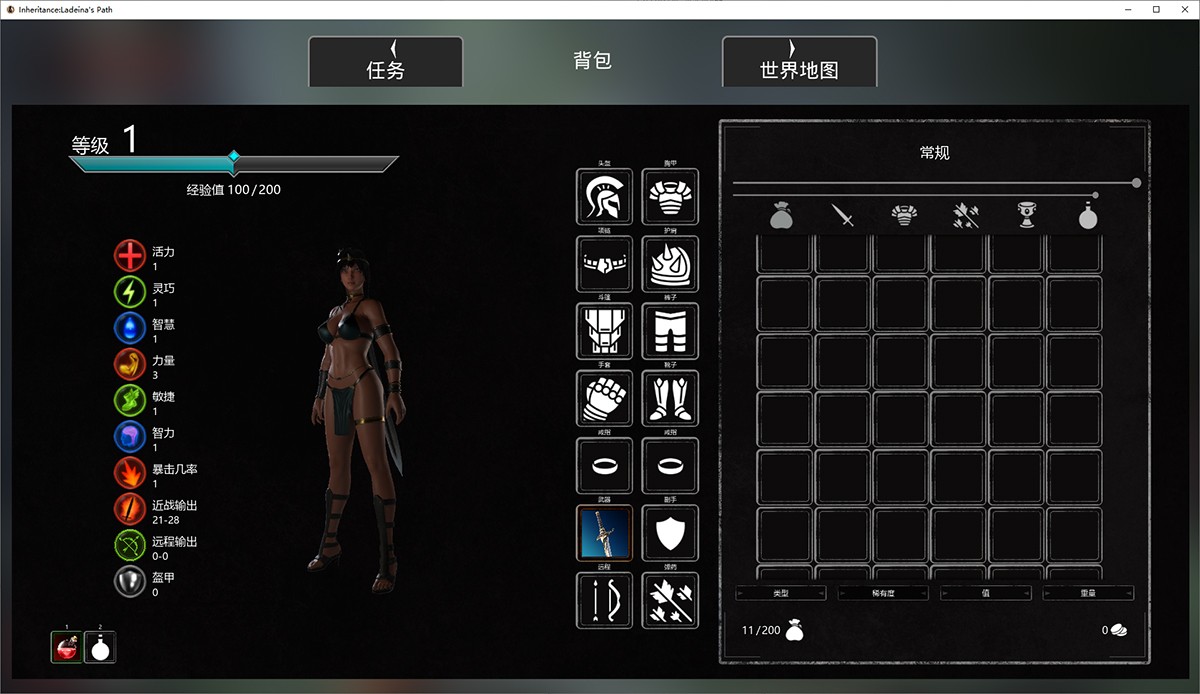Use the red potion in quick slot 1
Image resolution: width=1200 pixels, height=694 pixels.
tap(67, 648)
